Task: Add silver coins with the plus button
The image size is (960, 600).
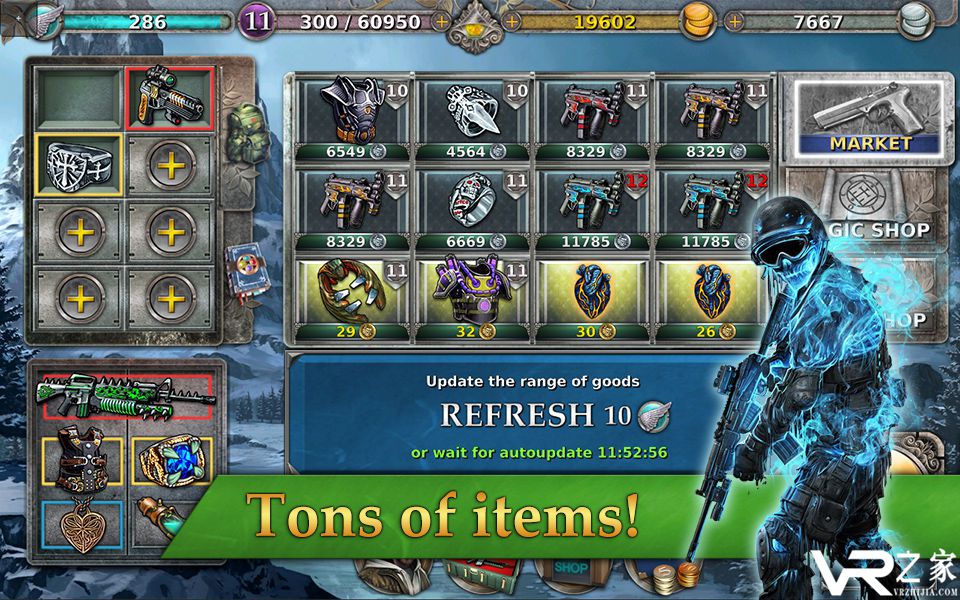Action: click(x=735, y=19)
